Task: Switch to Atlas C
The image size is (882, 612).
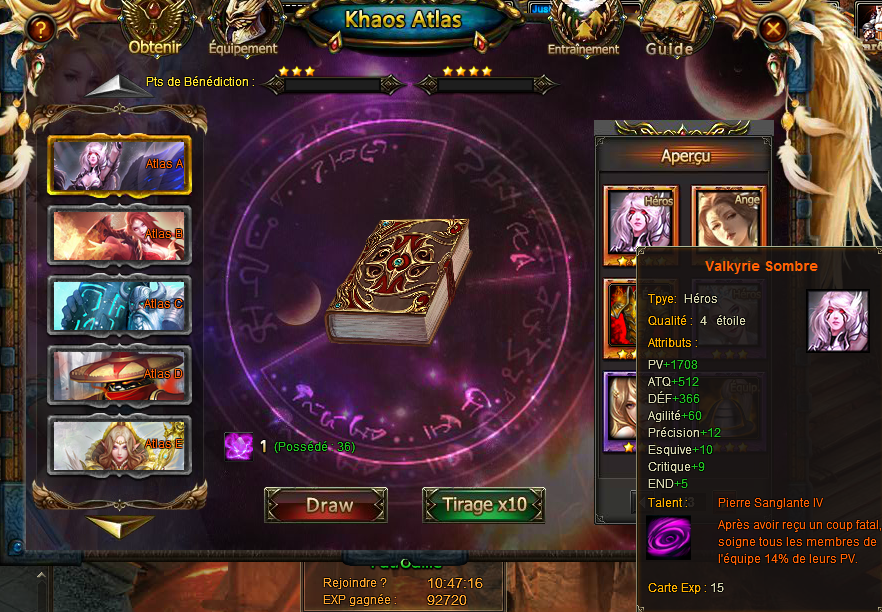Action: click(x=119, y=304)
